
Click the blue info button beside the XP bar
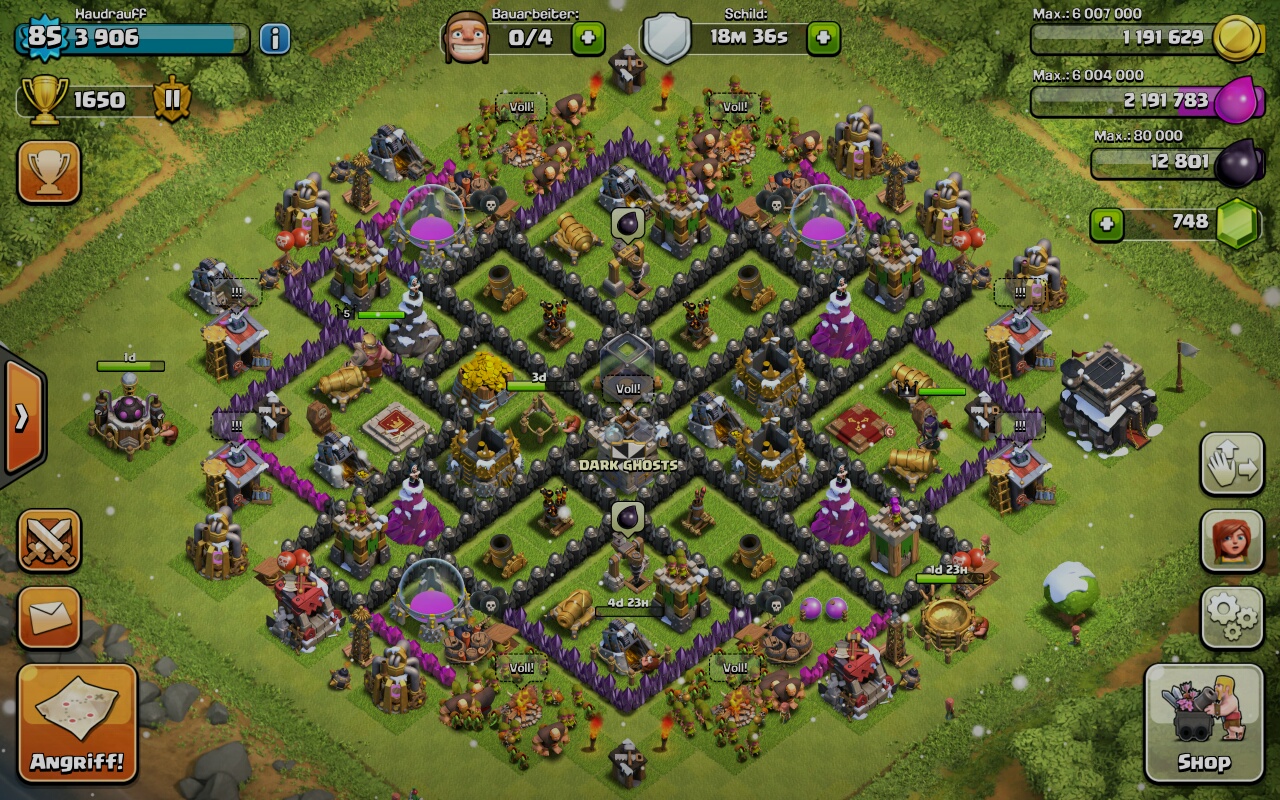point(275,39)
